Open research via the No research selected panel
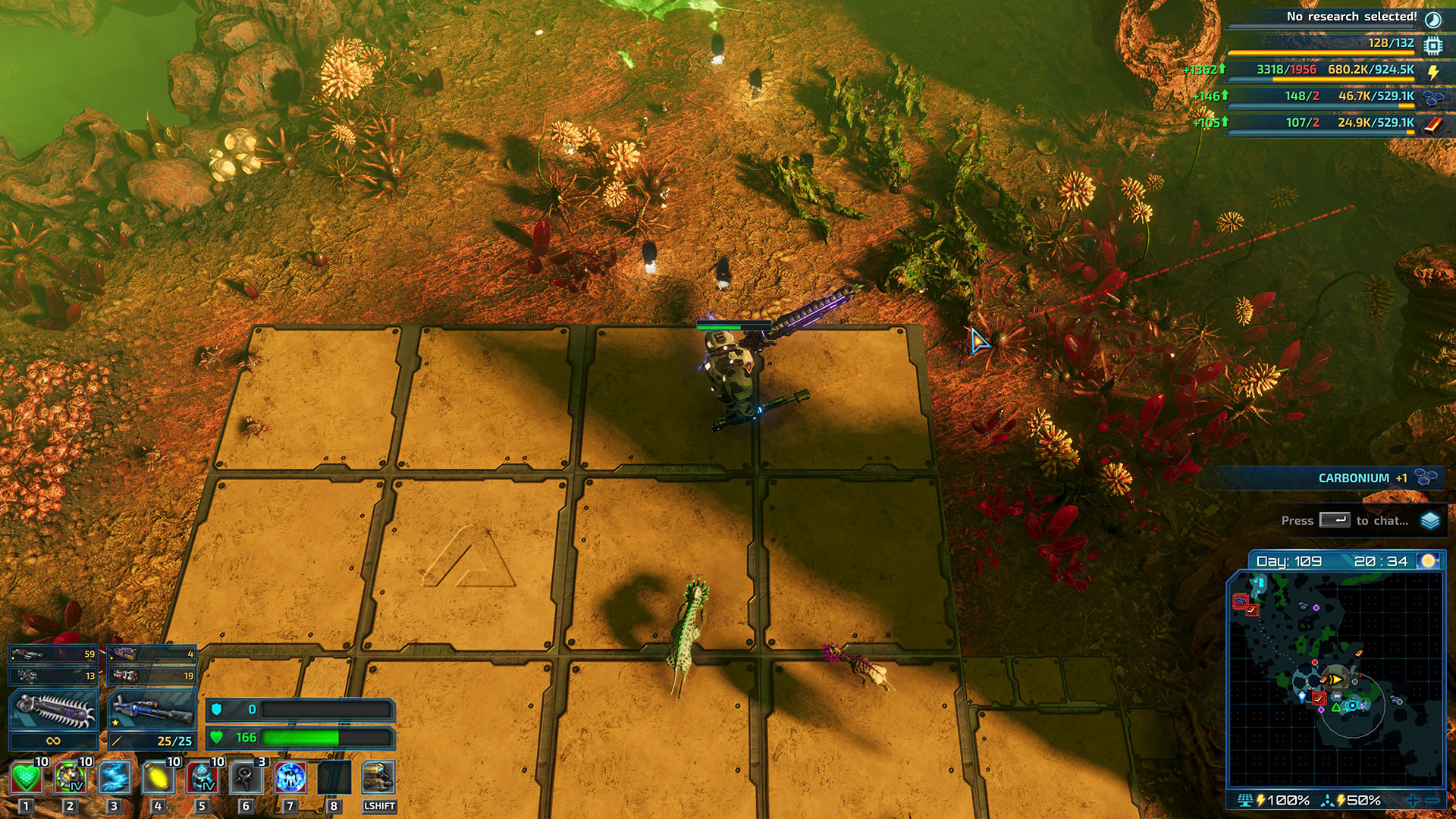Image resolution: width=1456 pixels, height=819 pixels. [x=1352, y=17]
